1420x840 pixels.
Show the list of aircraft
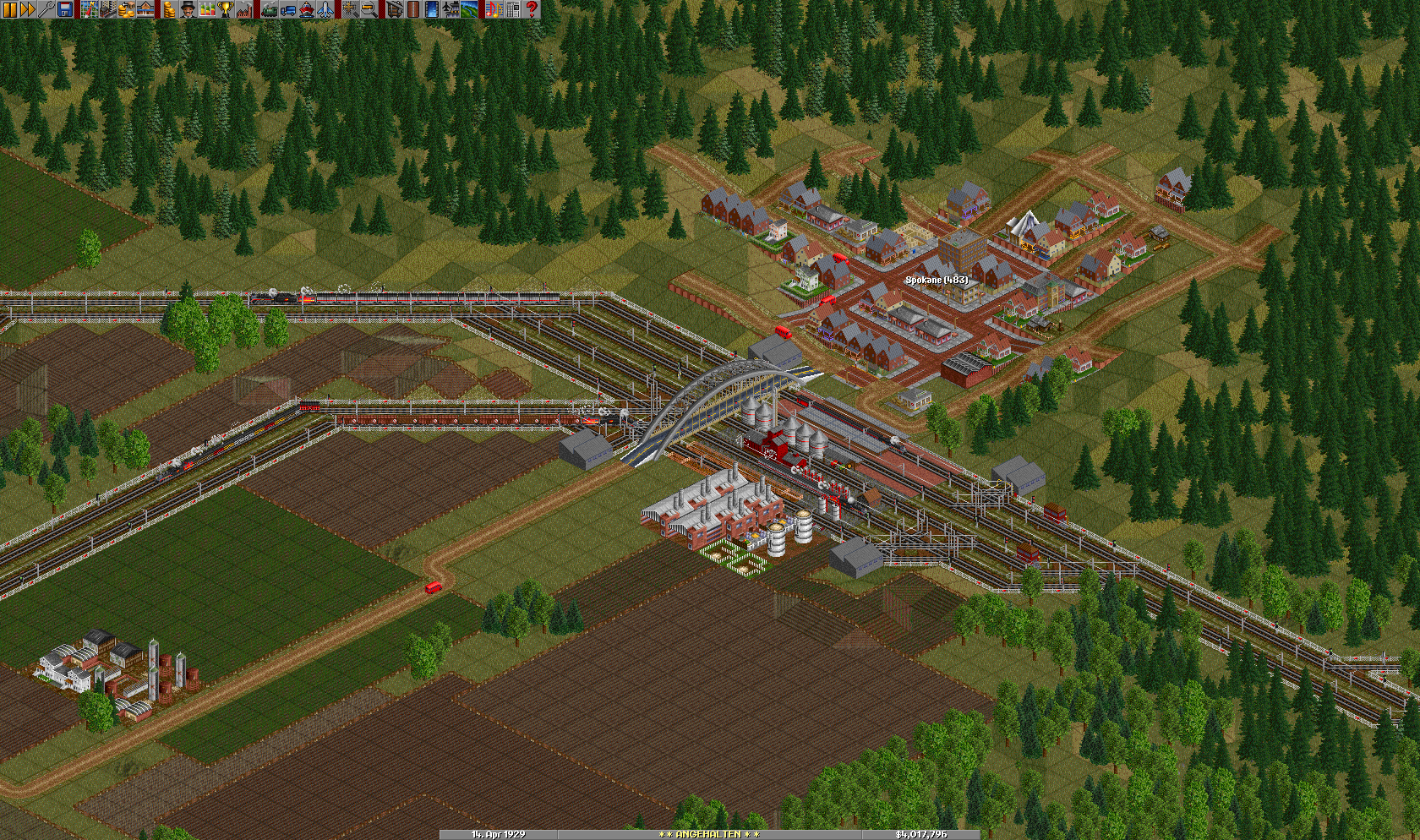325,9
